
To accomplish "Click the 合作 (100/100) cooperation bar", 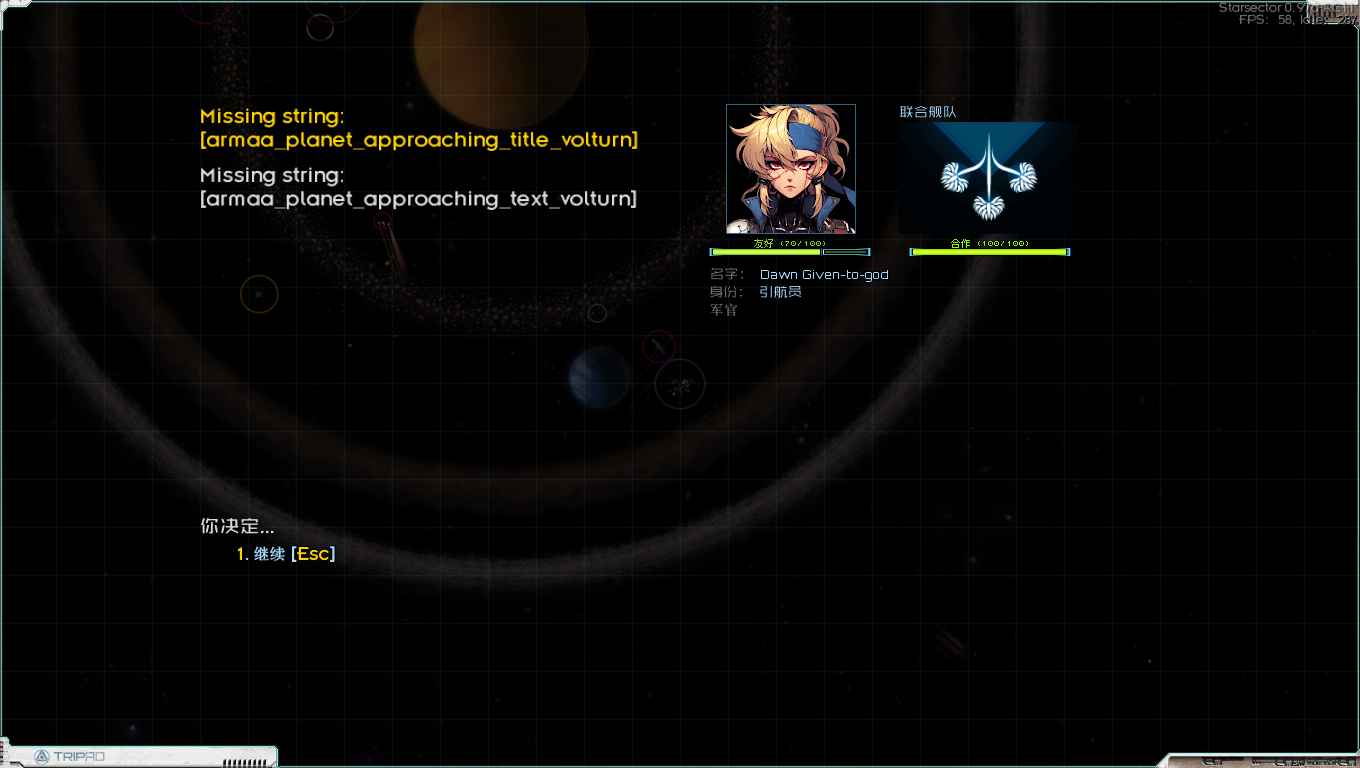I will [989, 250].
